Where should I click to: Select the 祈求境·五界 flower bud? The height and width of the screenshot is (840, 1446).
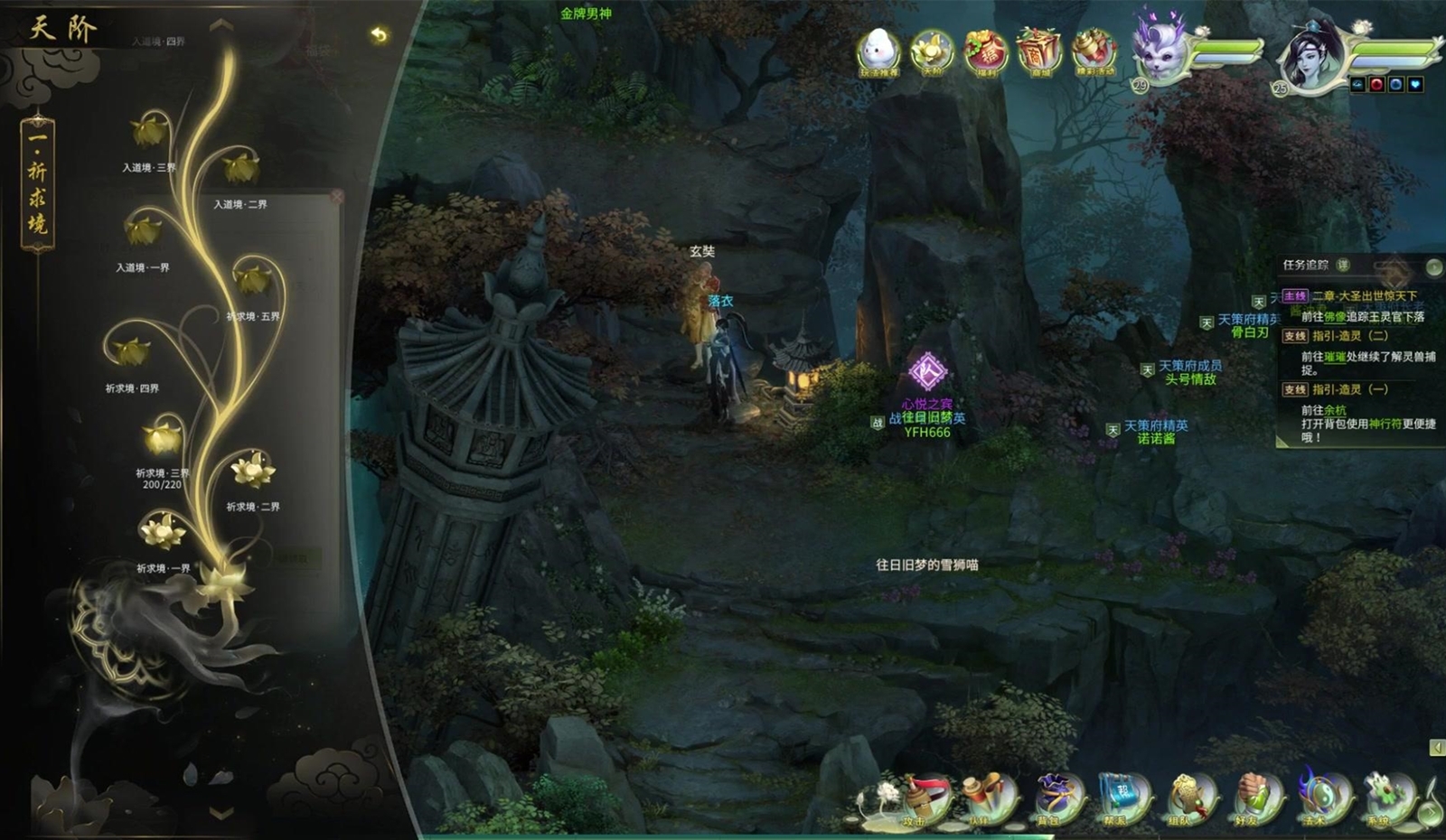coord(253,279)
